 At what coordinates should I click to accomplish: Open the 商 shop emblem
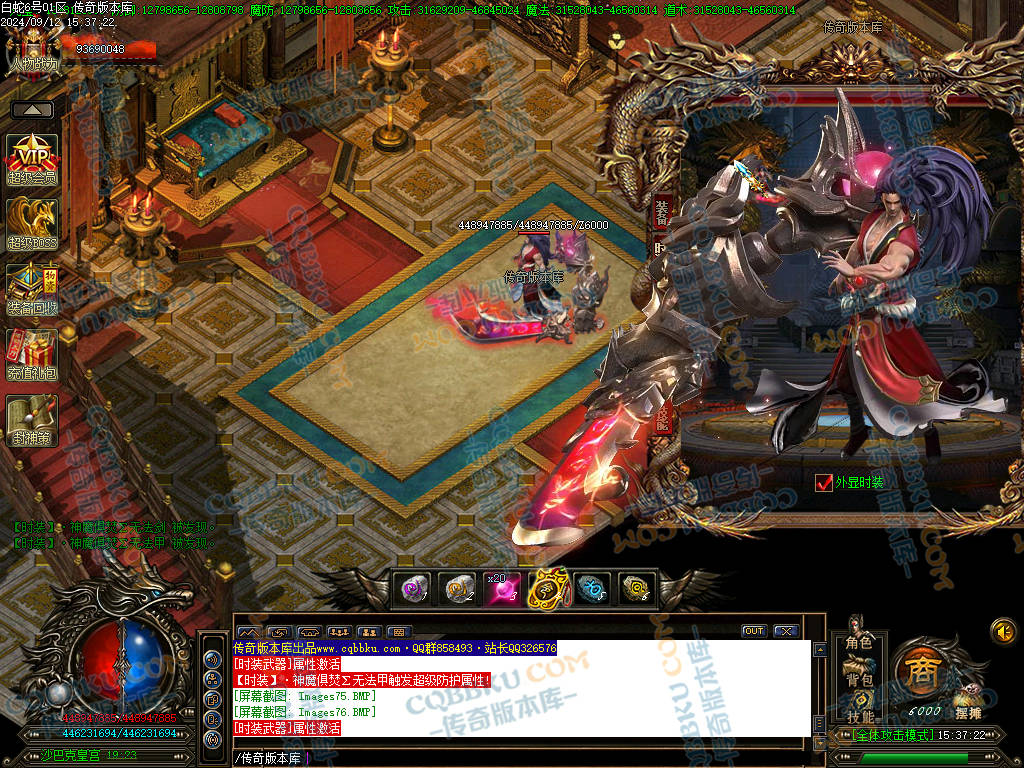(x=919, y=668)
